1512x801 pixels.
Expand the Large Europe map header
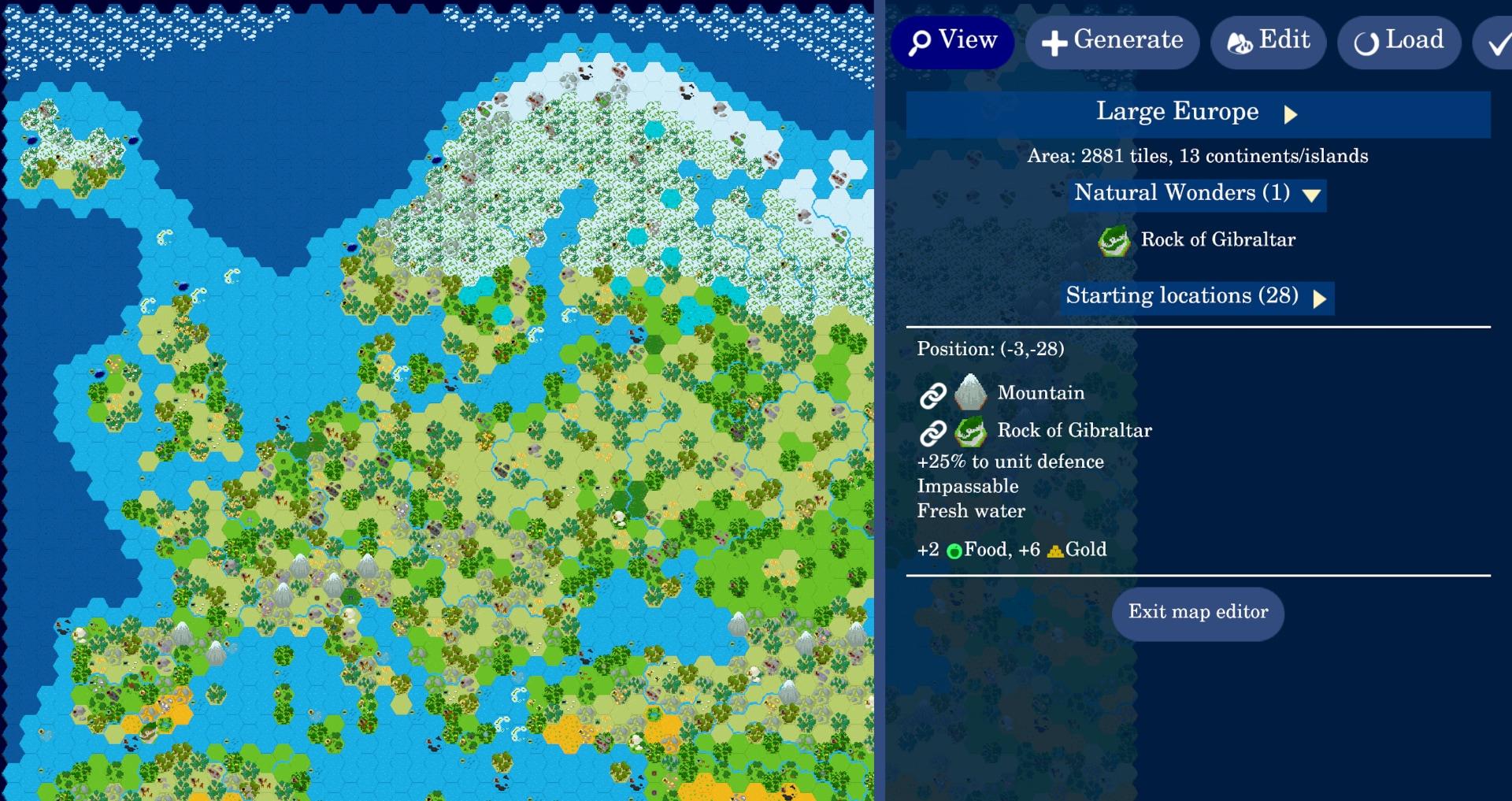point(1197,113)
